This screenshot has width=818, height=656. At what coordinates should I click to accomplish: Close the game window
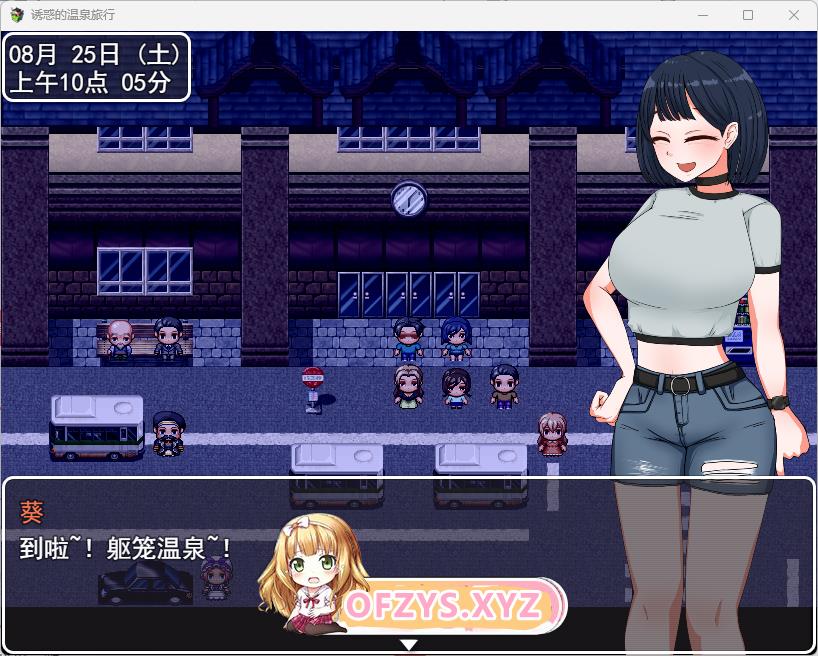tap(794, 15)
